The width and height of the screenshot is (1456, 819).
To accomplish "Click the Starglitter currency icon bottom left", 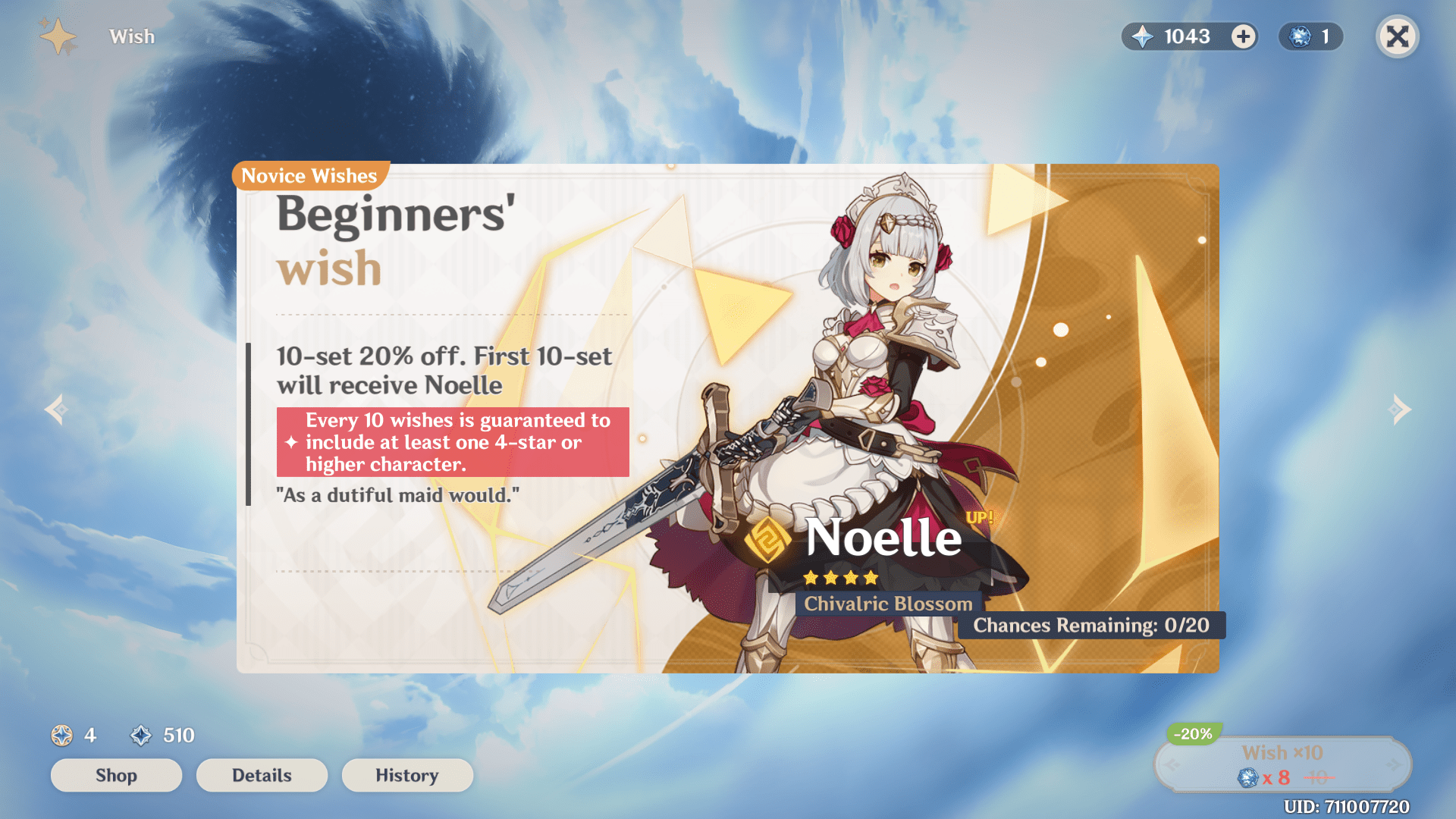I will [x=62, y=735].
